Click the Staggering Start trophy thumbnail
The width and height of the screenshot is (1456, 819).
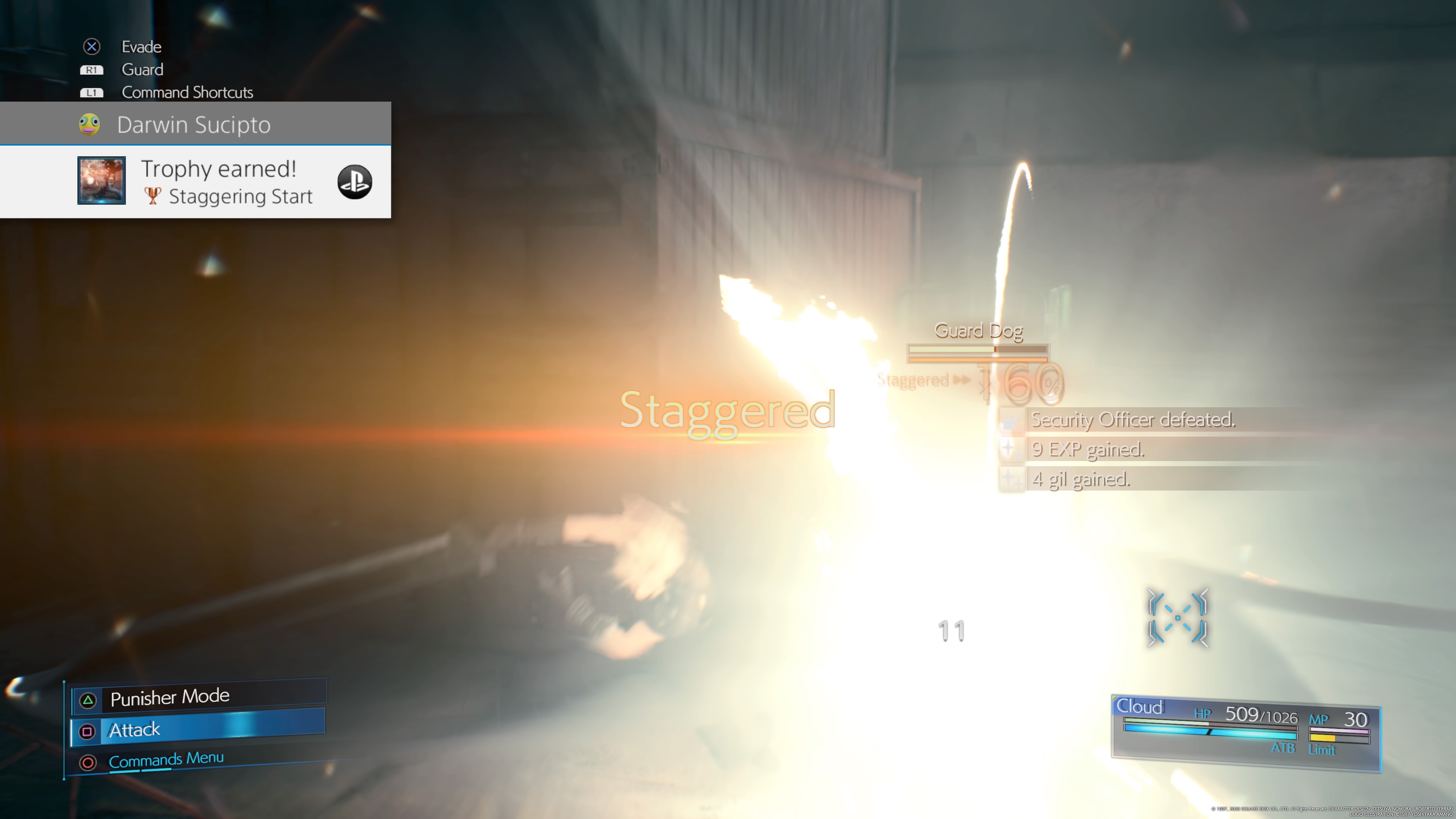pos(102,181)
